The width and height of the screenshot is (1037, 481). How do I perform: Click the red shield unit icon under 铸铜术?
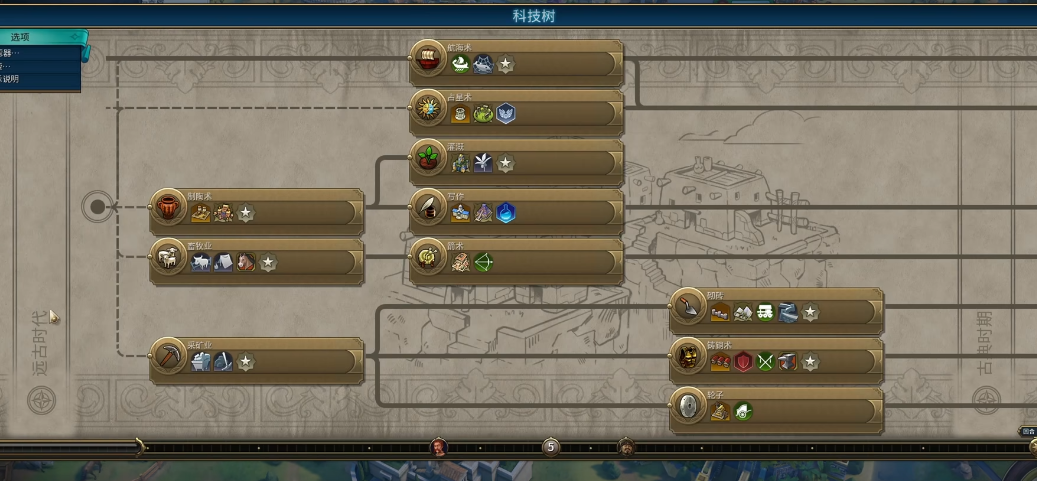coord(743,362)
